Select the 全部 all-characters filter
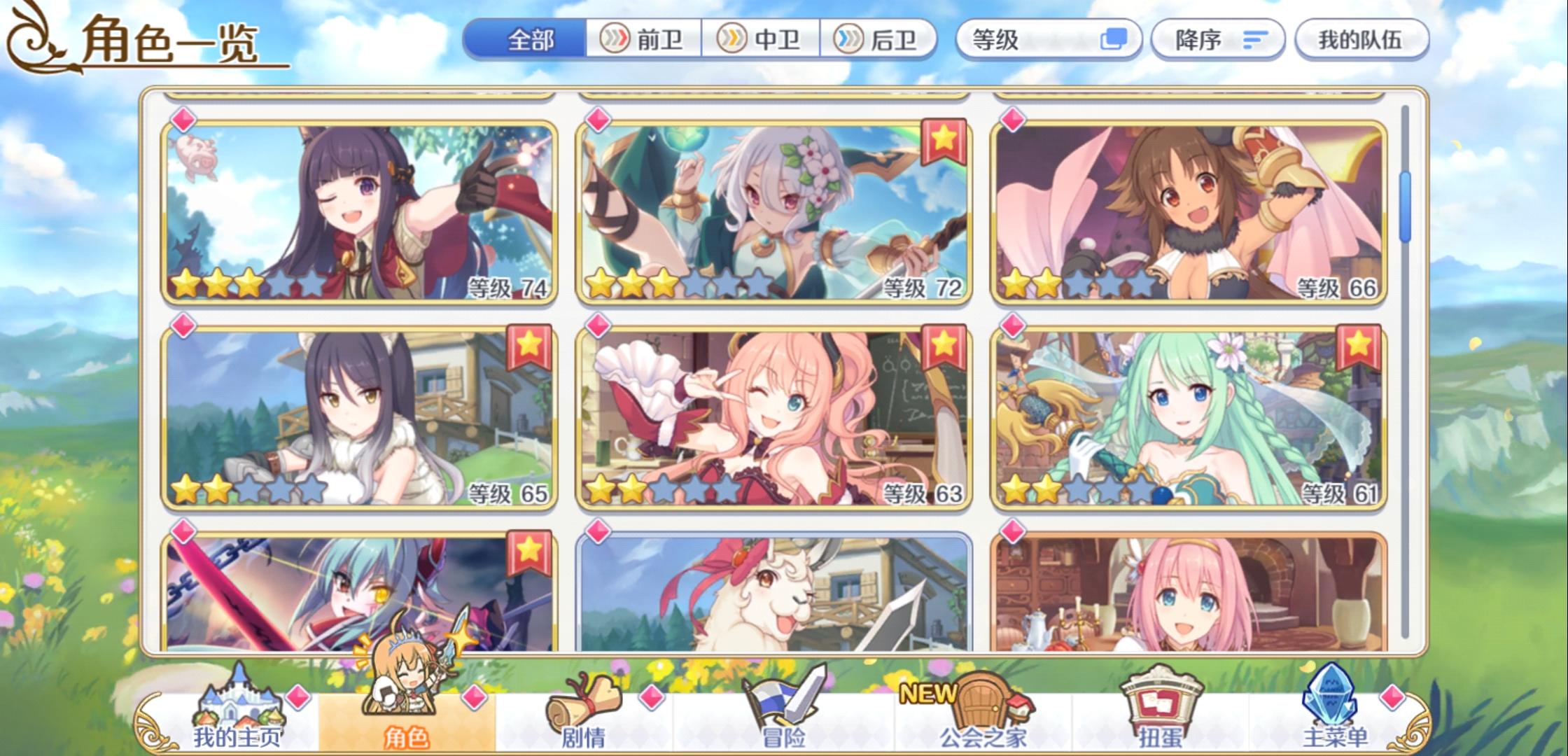Screen dimensions: 1568x756 tap(530, 40)
